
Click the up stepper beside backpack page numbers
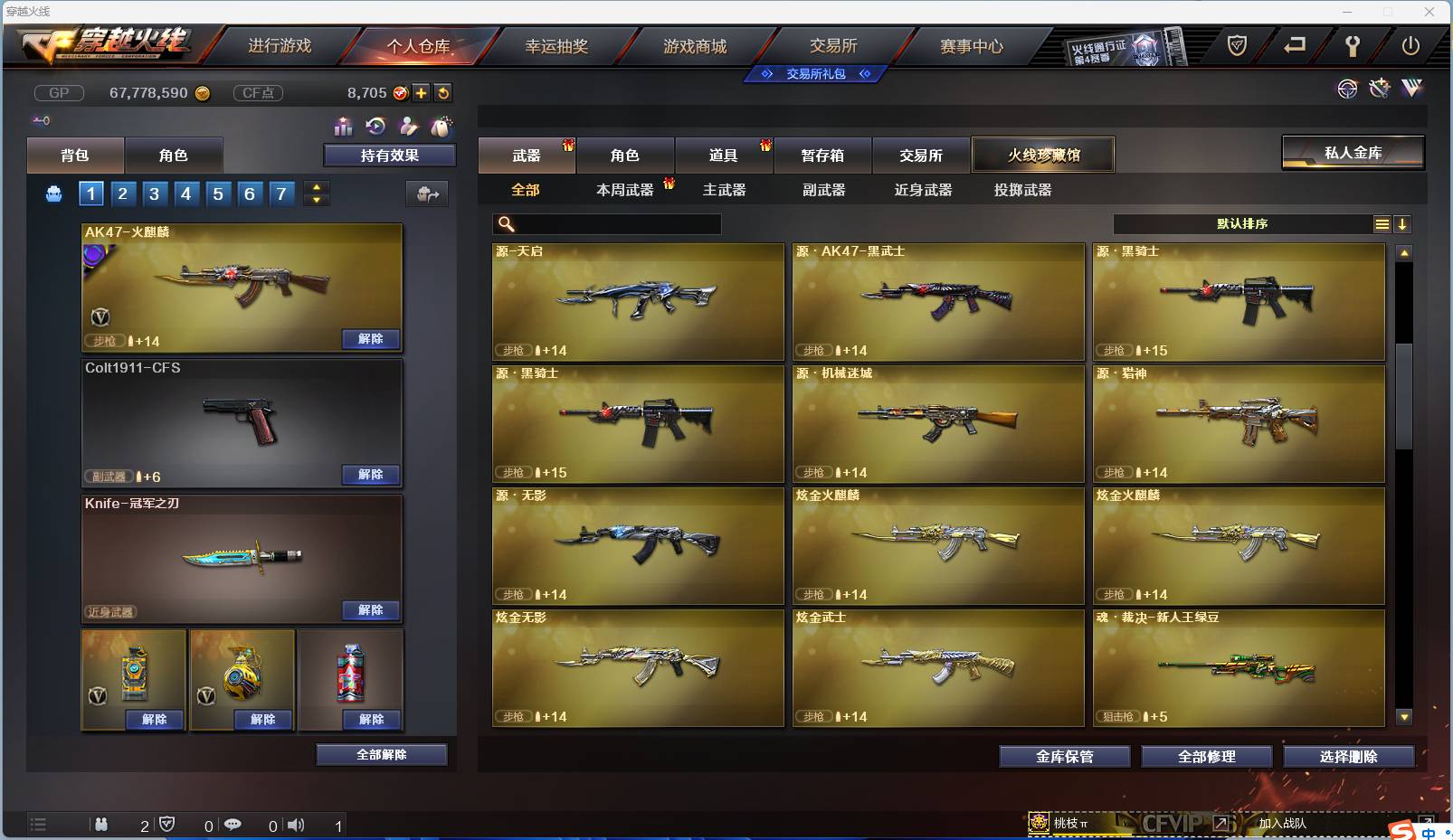point(316,188)
